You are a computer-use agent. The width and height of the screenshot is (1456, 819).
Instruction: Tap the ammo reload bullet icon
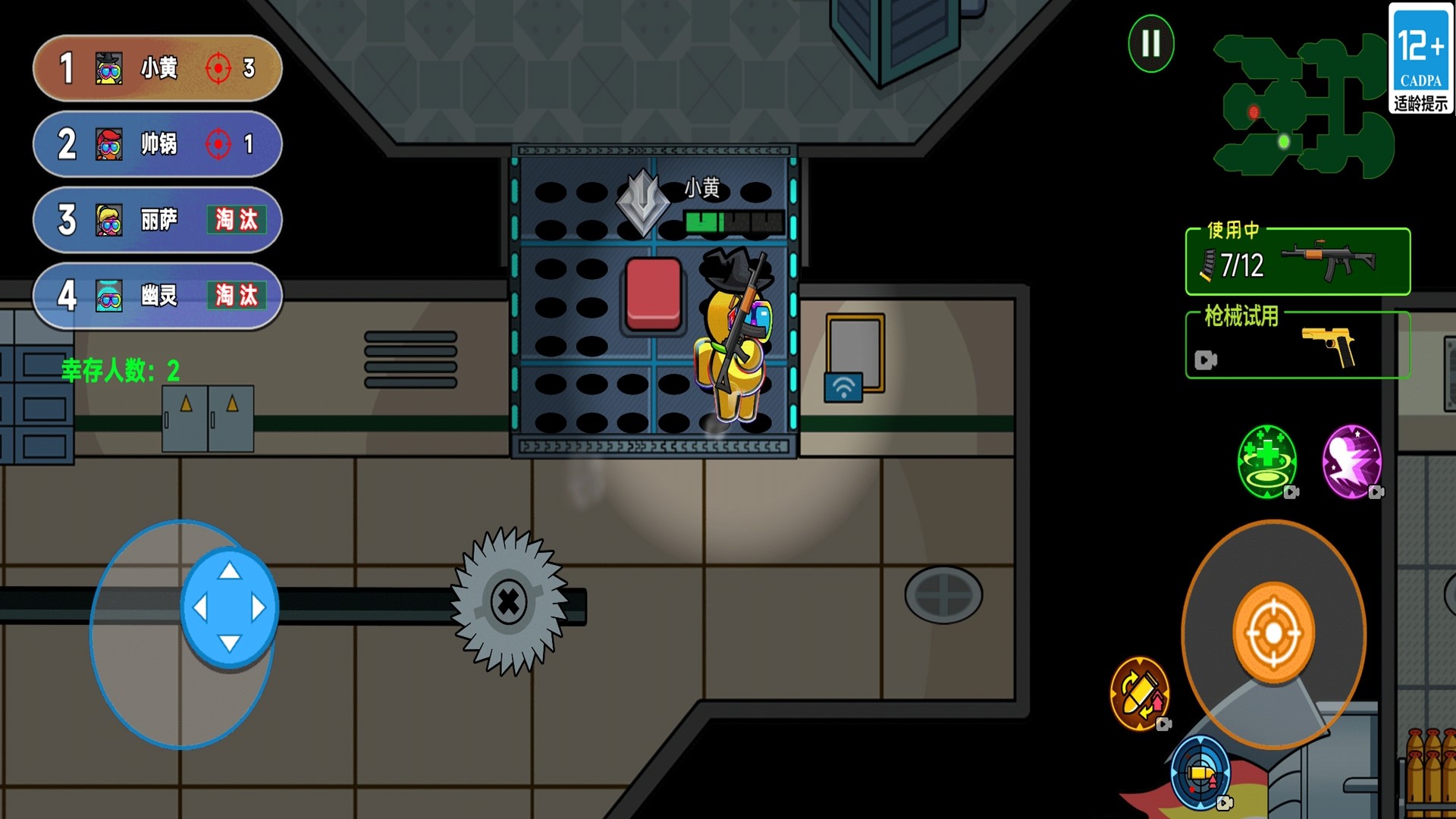1139,693
